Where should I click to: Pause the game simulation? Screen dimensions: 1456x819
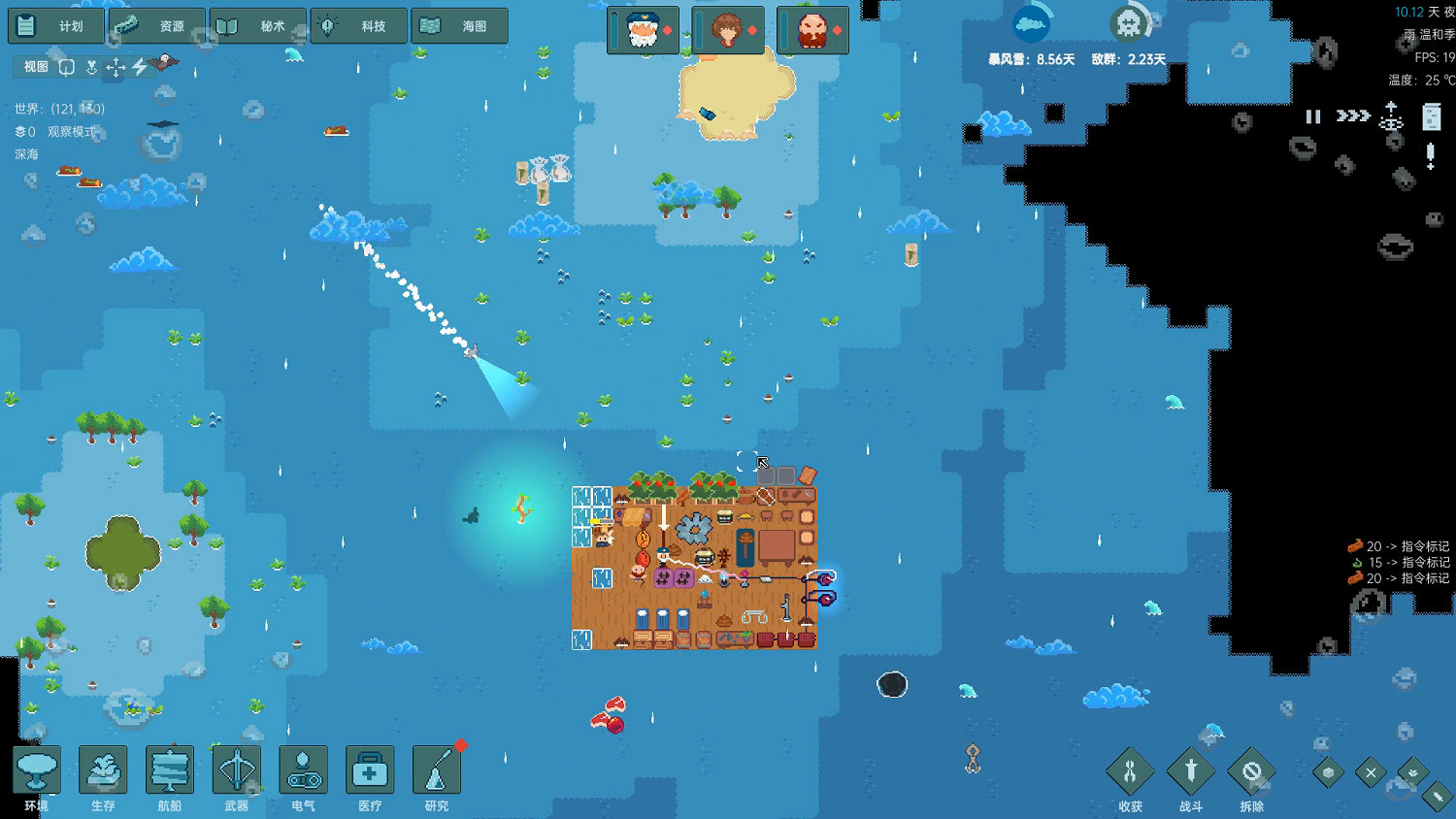click(x=1311, y=116)
